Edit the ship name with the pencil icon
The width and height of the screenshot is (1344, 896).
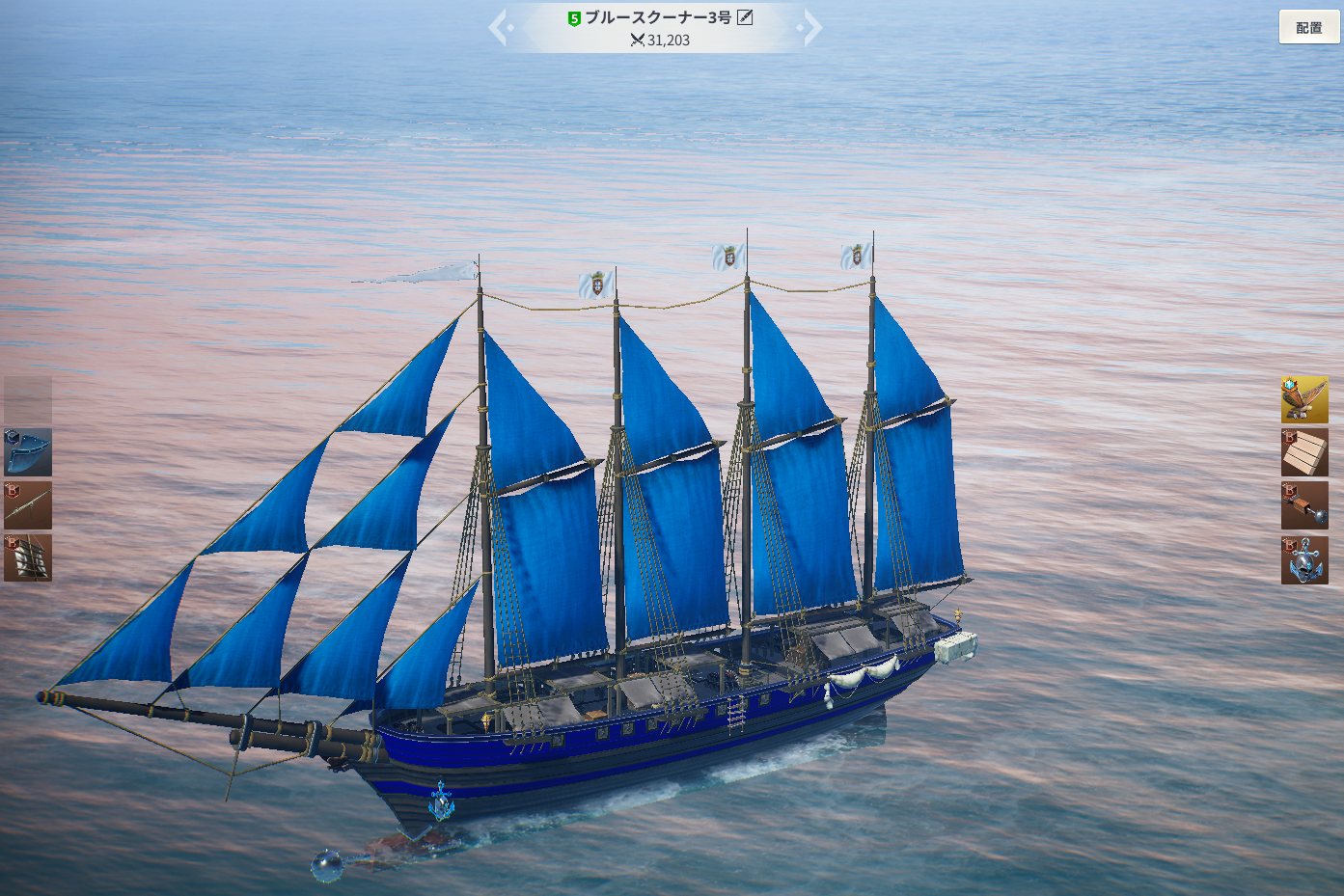745,17
